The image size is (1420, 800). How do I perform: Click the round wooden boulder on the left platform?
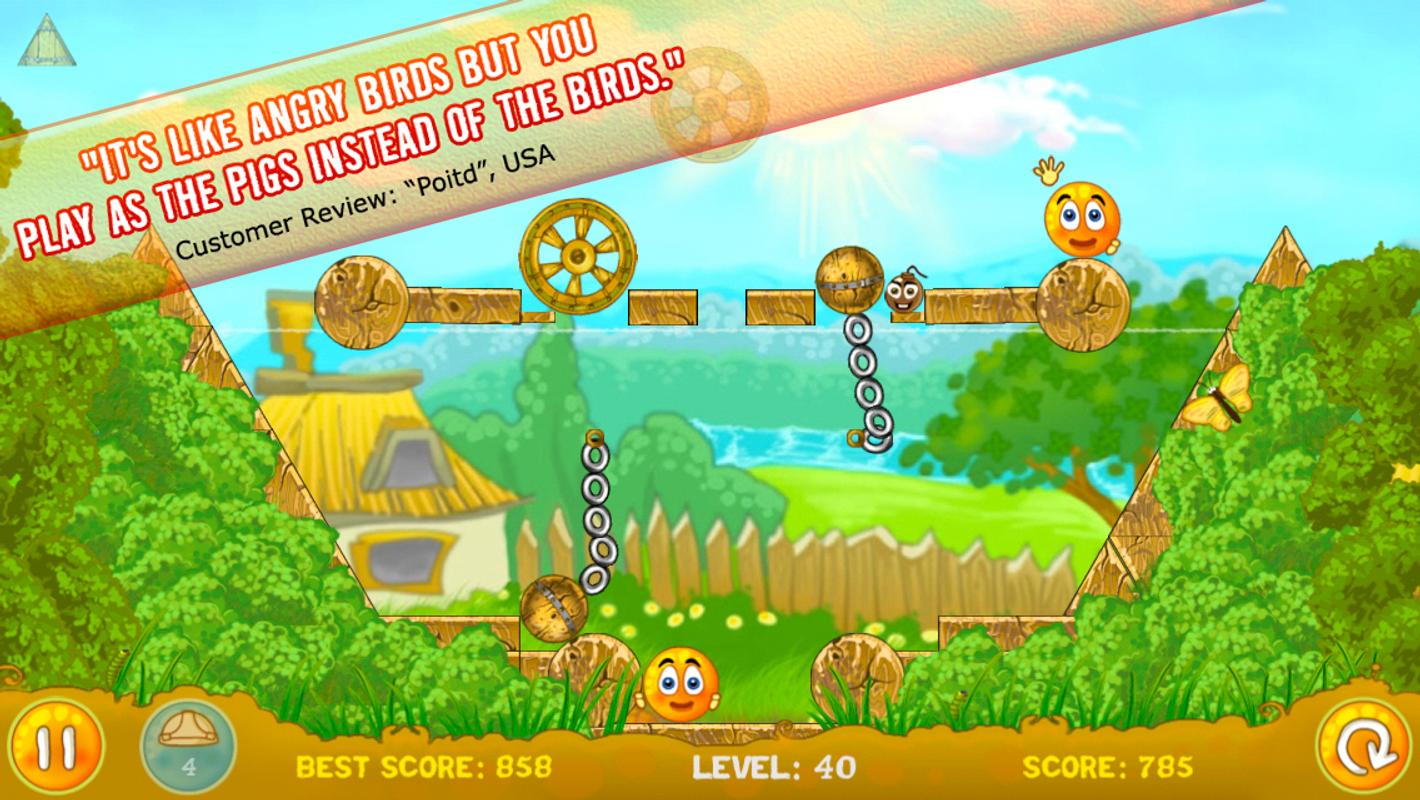(x=363, y=303)
